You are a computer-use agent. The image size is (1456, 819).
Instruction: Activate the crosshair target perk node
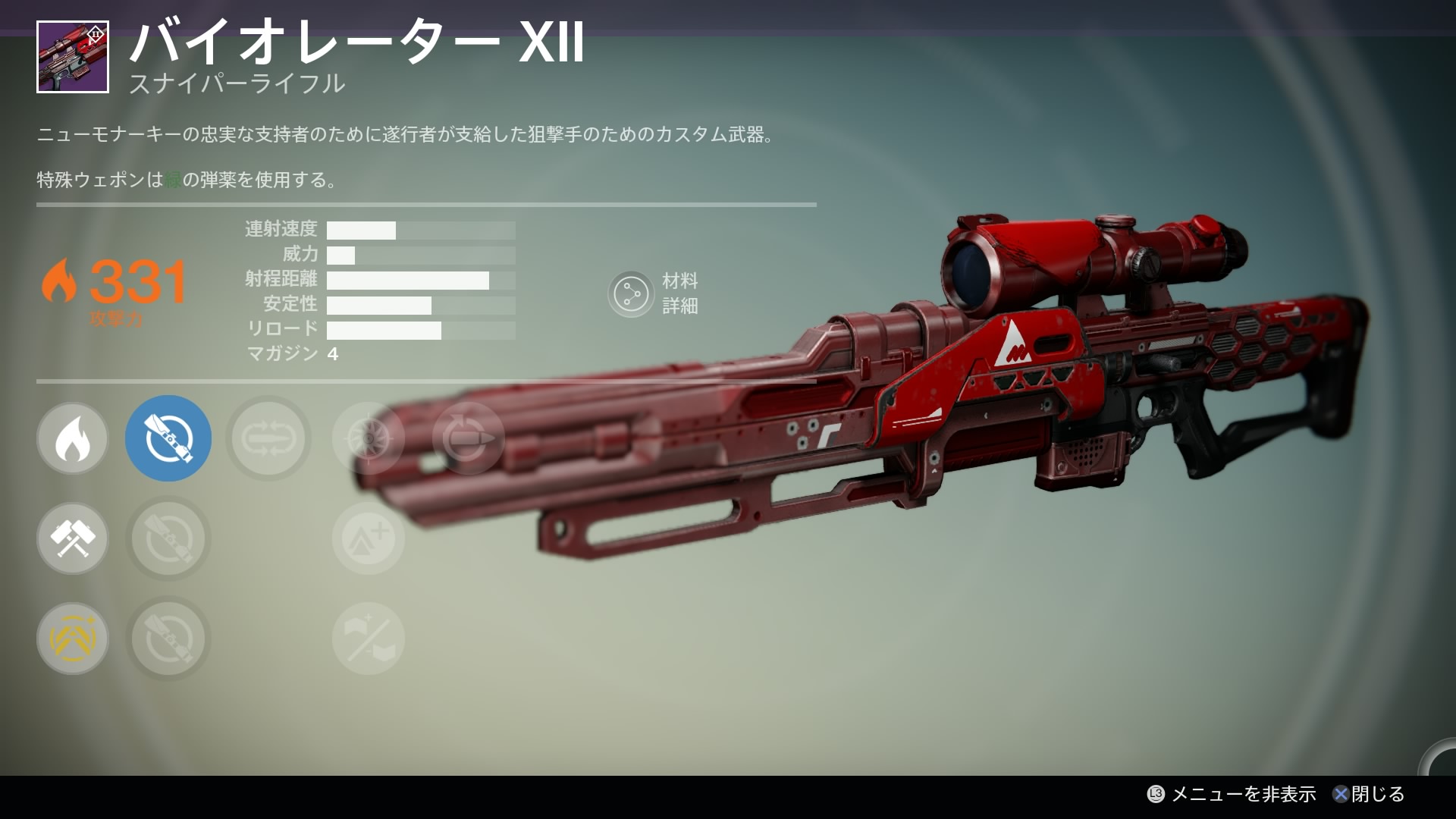[369, 438]
